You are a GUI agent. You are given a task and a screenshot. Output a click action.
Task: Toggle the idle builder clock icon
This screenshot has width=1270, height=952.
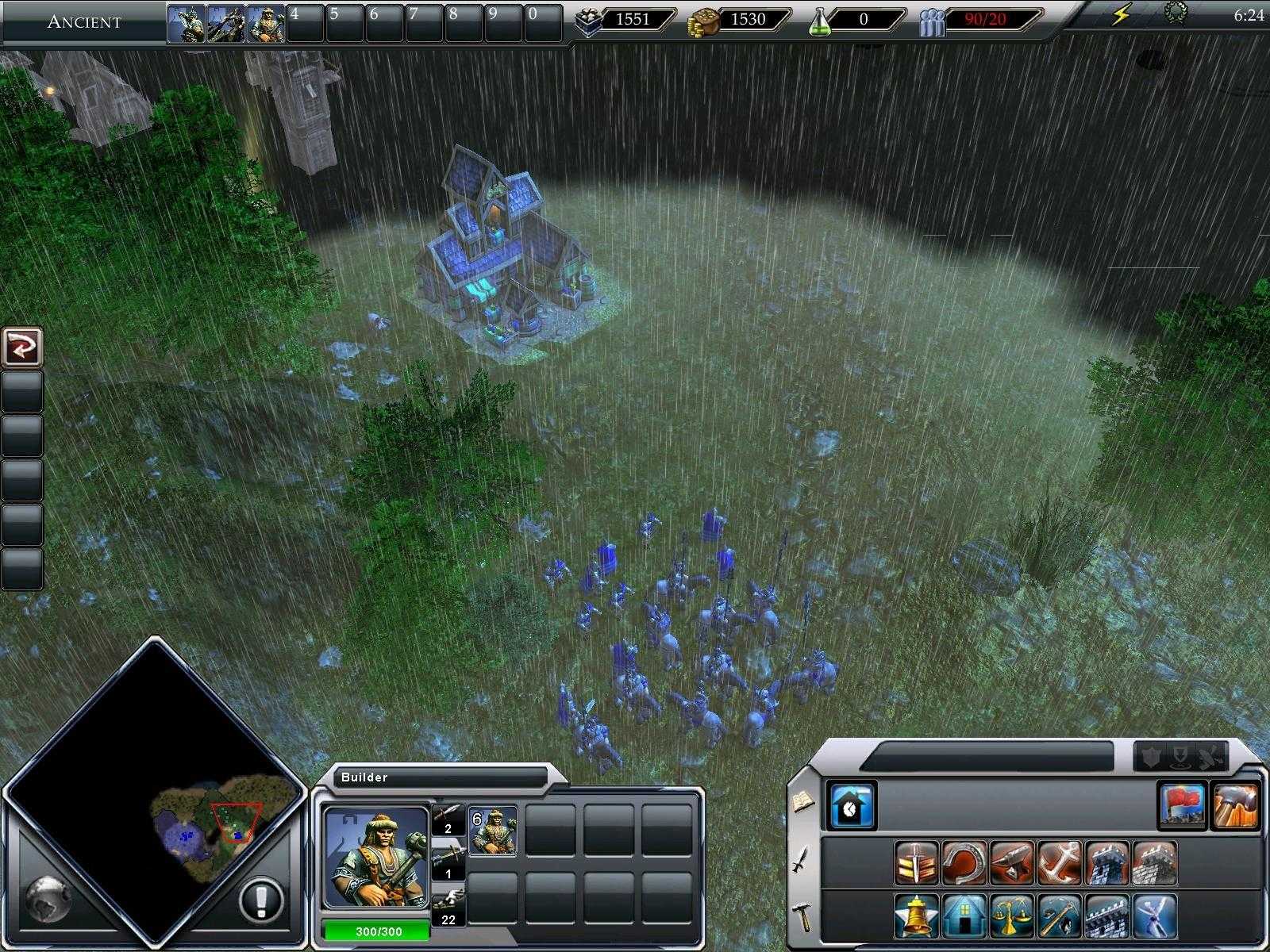point(852,805)
